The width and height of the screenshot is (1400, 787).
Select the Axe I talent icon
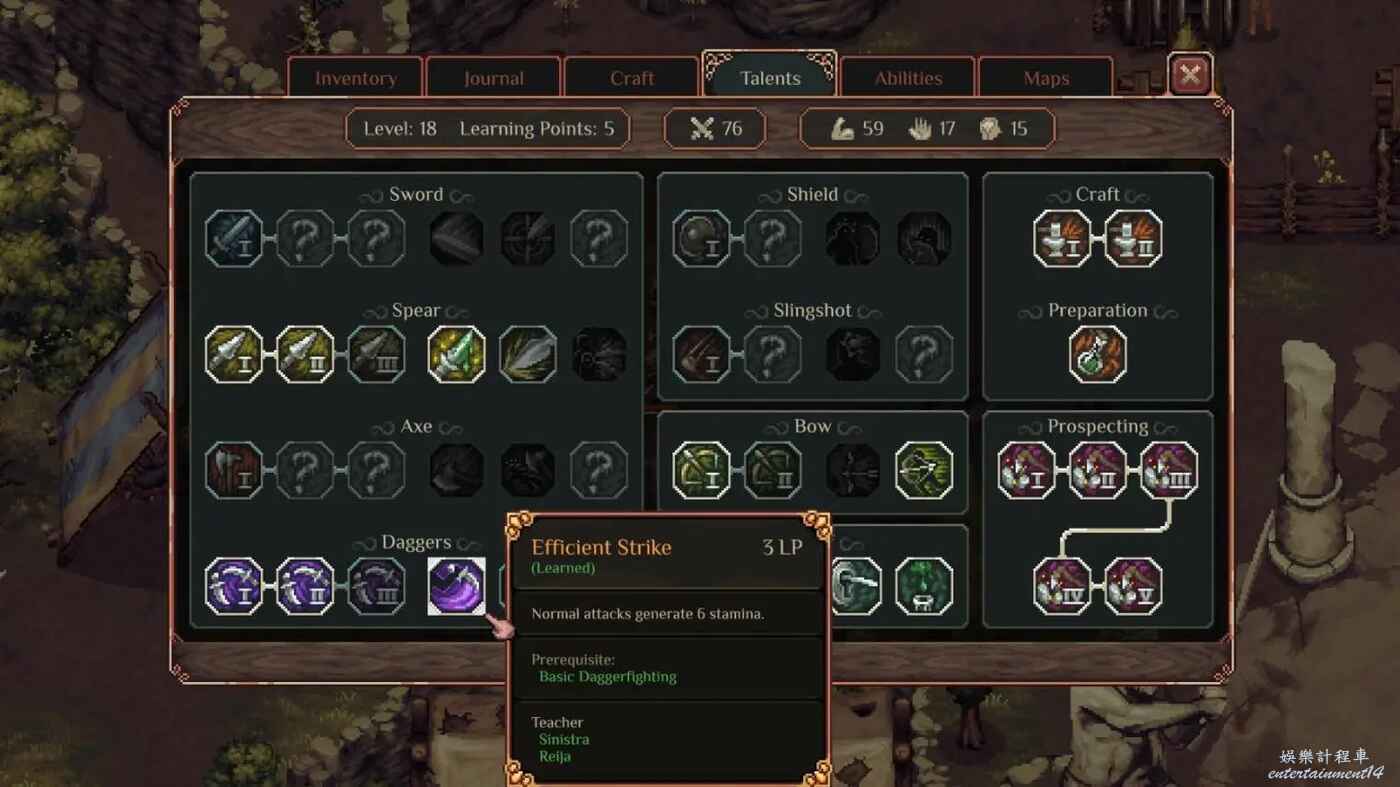pos(234,470)
